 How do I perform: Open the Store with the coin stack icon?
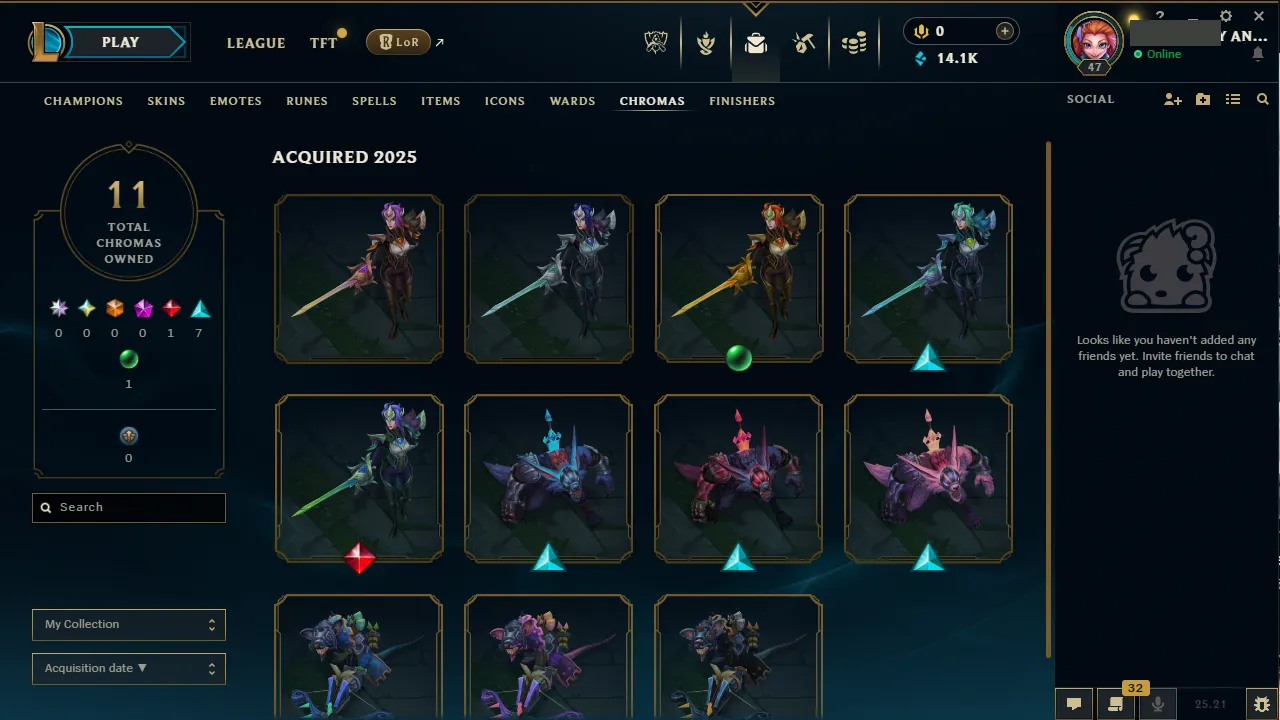(x=855, y=42)
